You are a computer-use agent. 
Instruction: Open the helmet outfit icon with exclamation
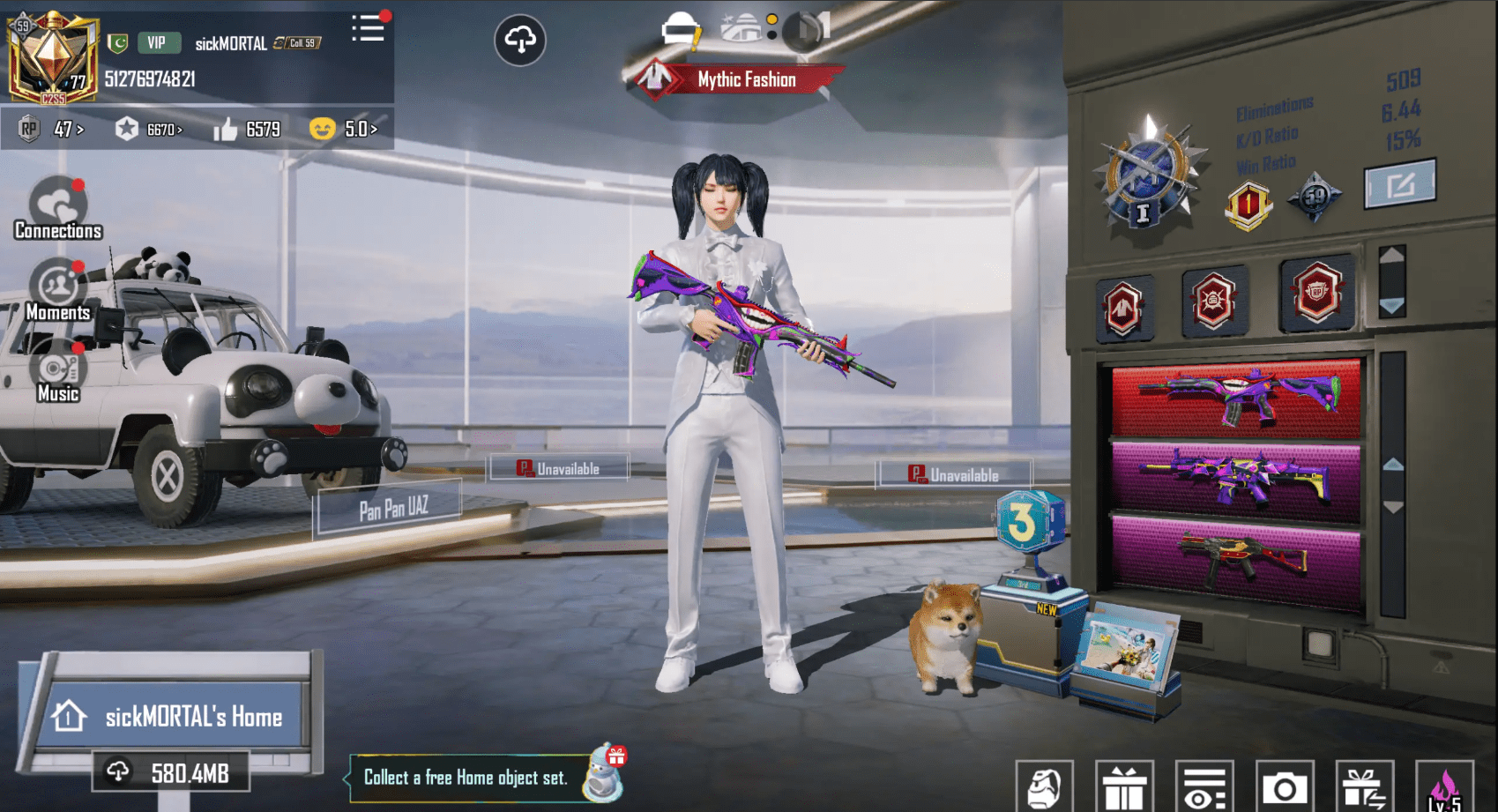[680, 27]
